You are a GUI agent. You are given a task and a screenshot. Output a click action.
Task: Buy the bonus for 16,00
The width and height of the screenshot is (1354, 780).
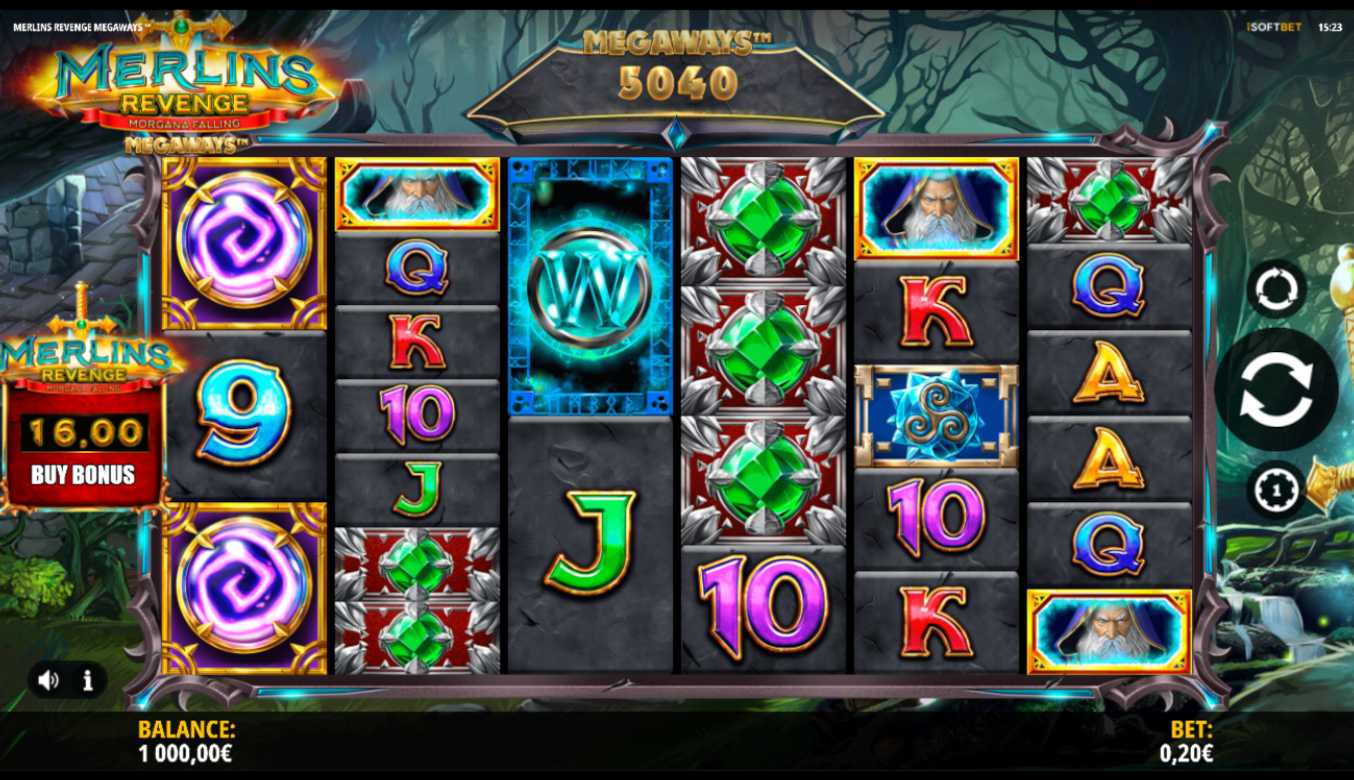click(x=83, y=474)
